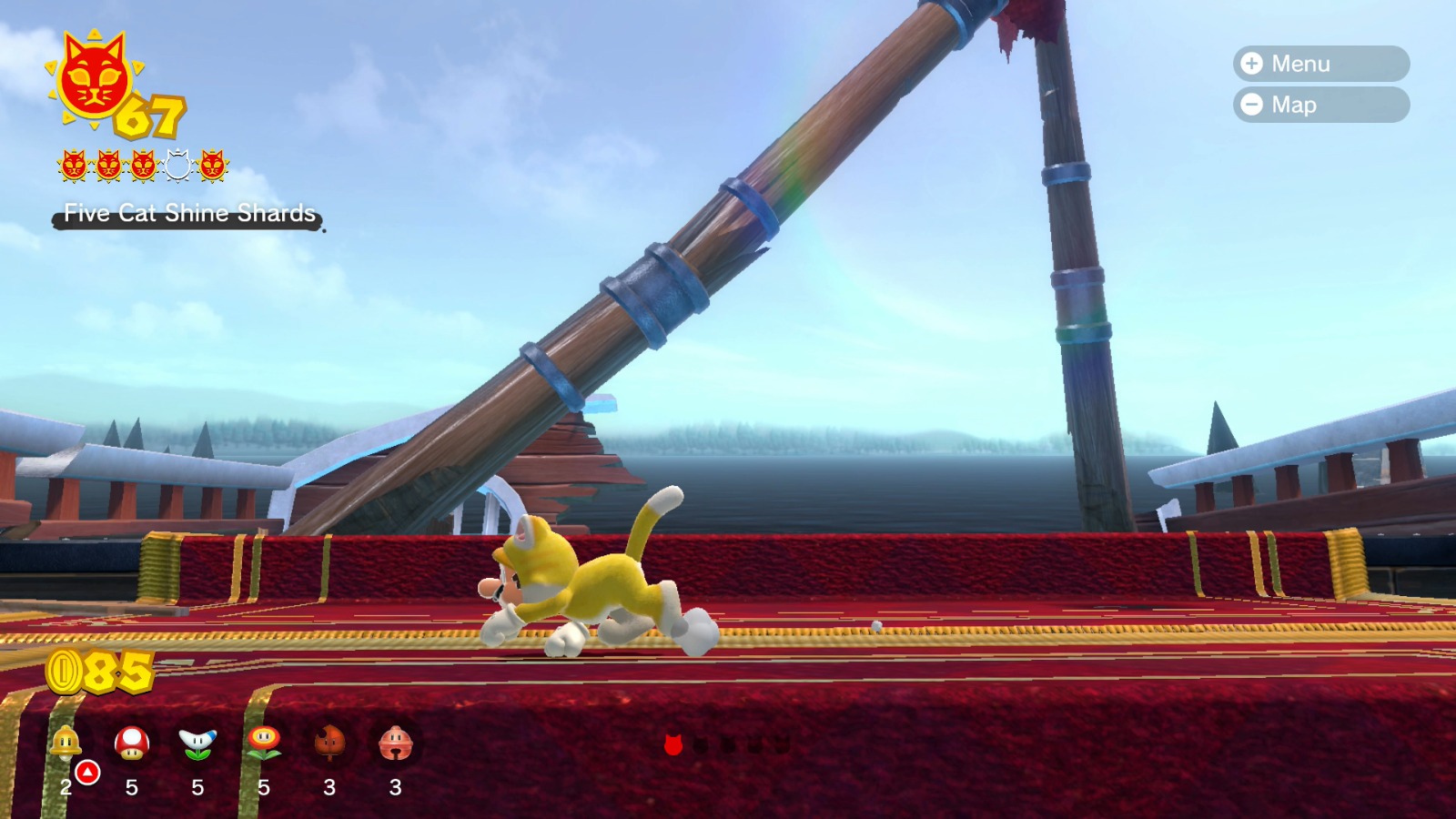1456x819 pixels.
Task: Click the Five Cat Shine Shards mission banner
Action: [188, 215]
